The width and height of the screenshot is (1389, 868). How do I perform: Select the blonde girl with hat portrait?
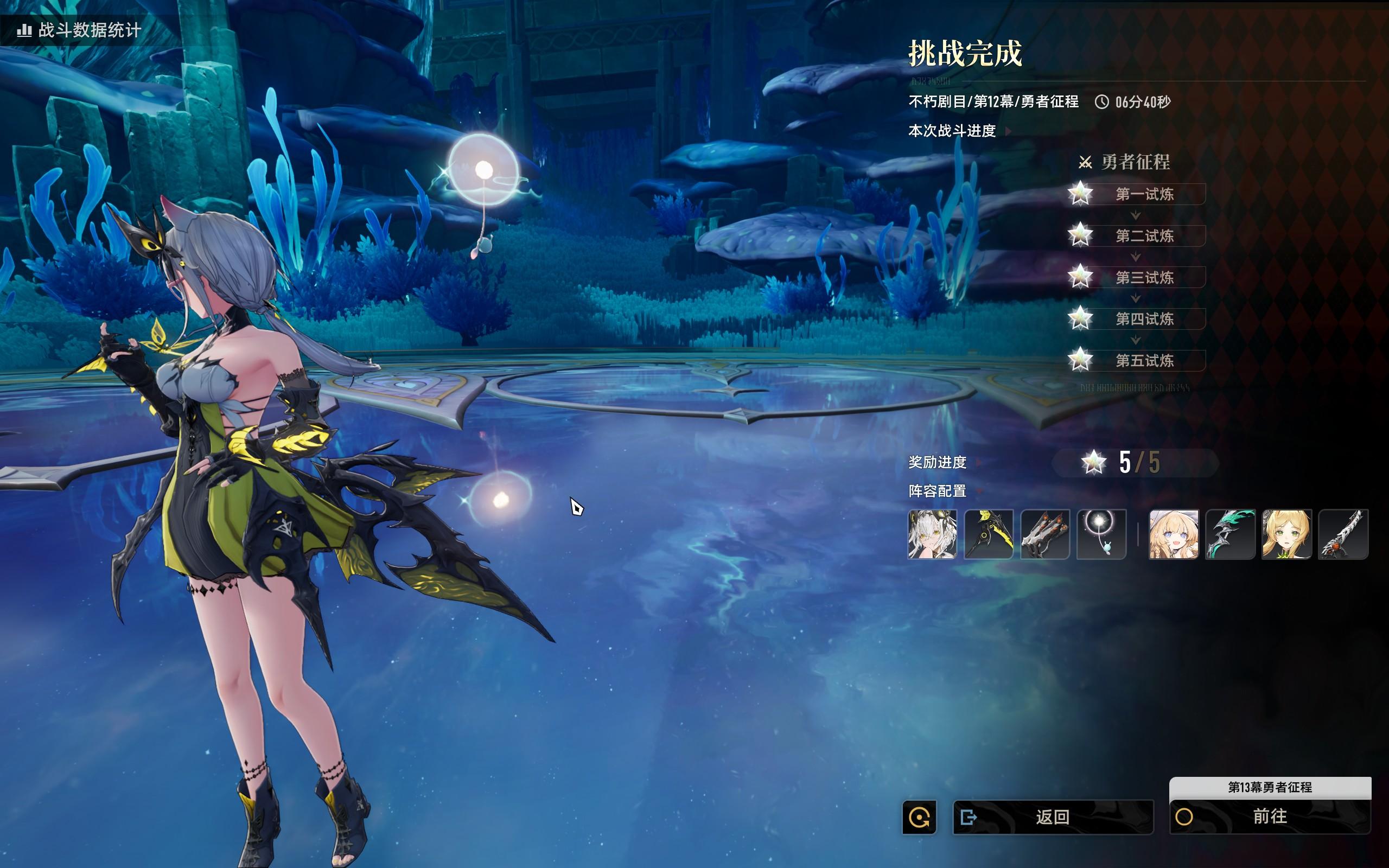[x=1174, y=534]
